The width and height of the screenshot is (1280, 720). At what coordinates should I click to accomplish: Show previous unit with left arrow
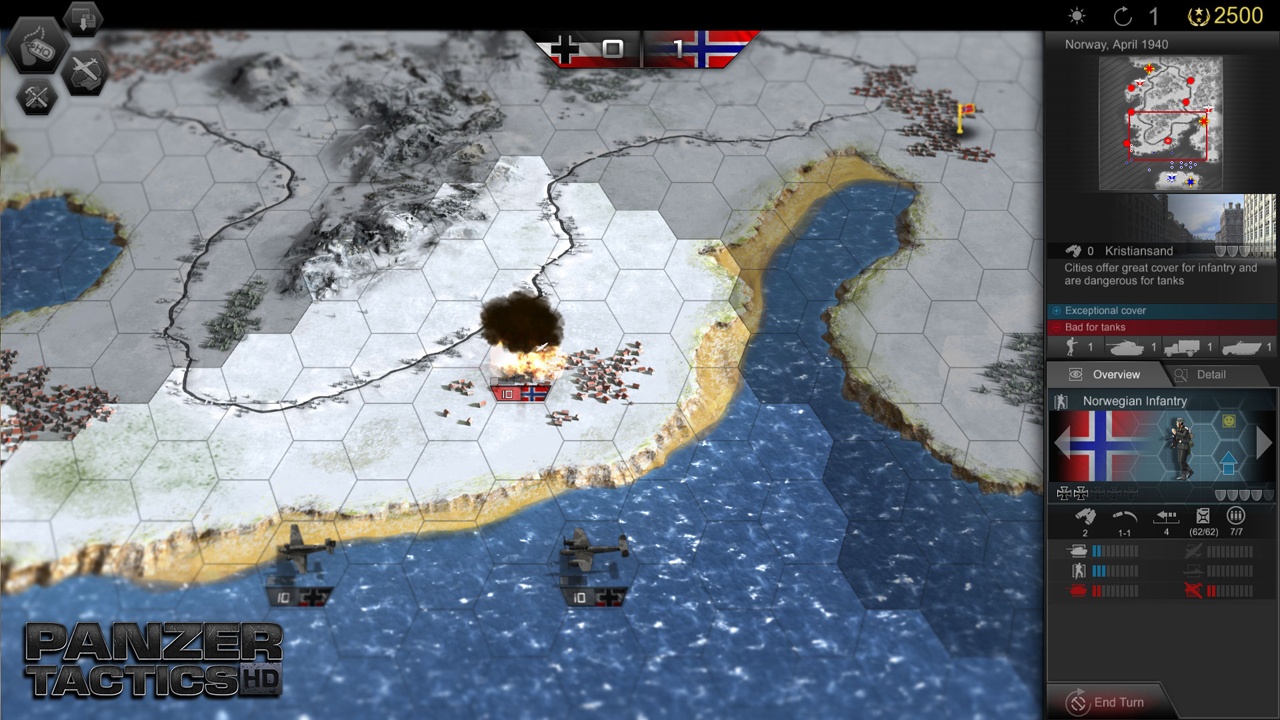1061,442
